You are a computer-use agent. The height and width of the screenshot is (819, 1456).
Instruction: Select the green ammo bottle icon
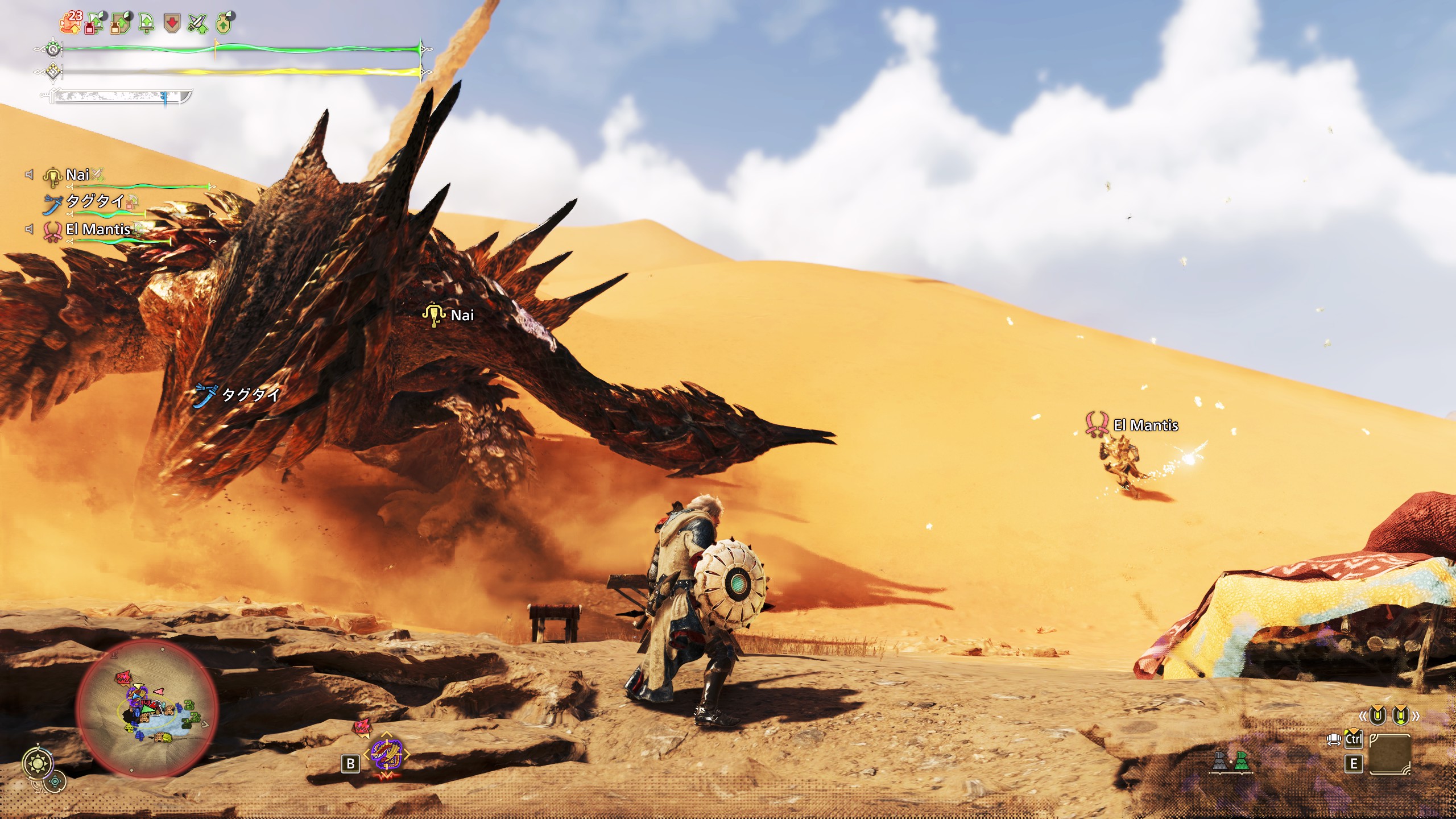coord(1242,760)
